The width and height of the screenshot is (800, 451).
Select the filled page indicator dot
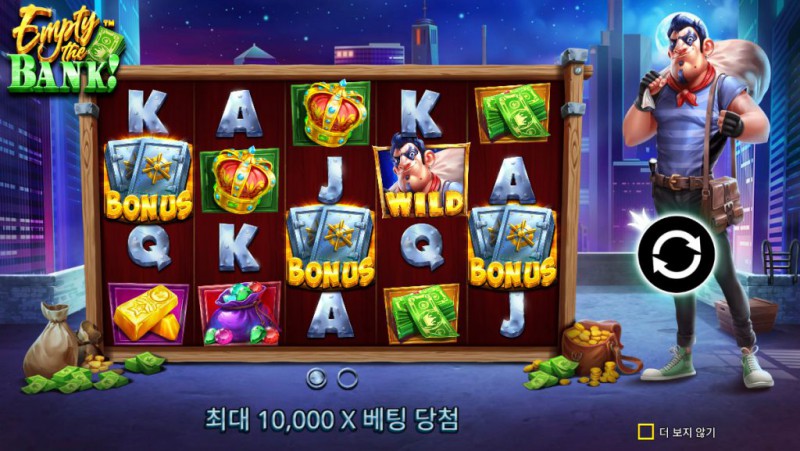tap(317, 377)
